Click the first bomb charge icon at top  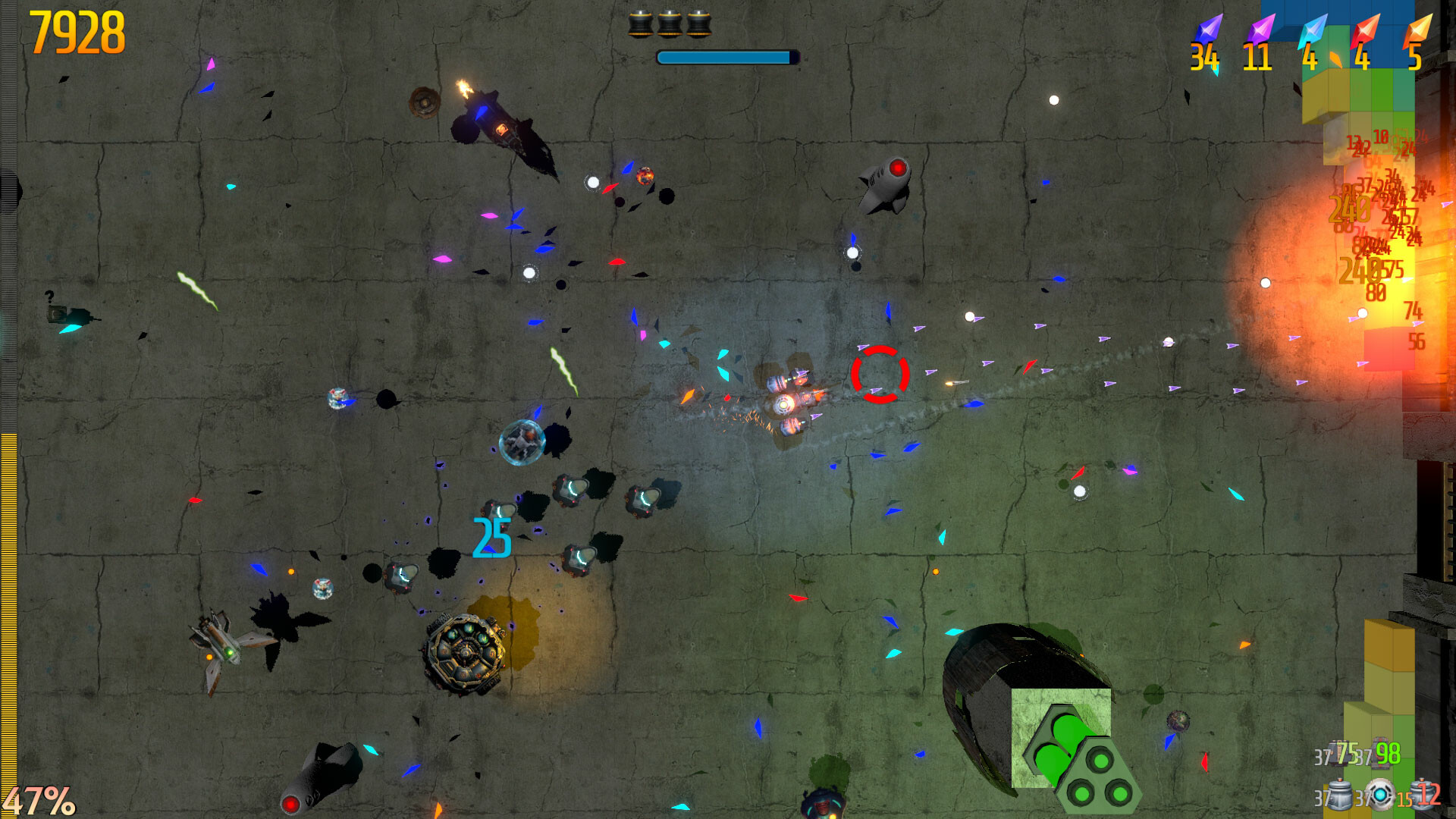coord(642,23)
